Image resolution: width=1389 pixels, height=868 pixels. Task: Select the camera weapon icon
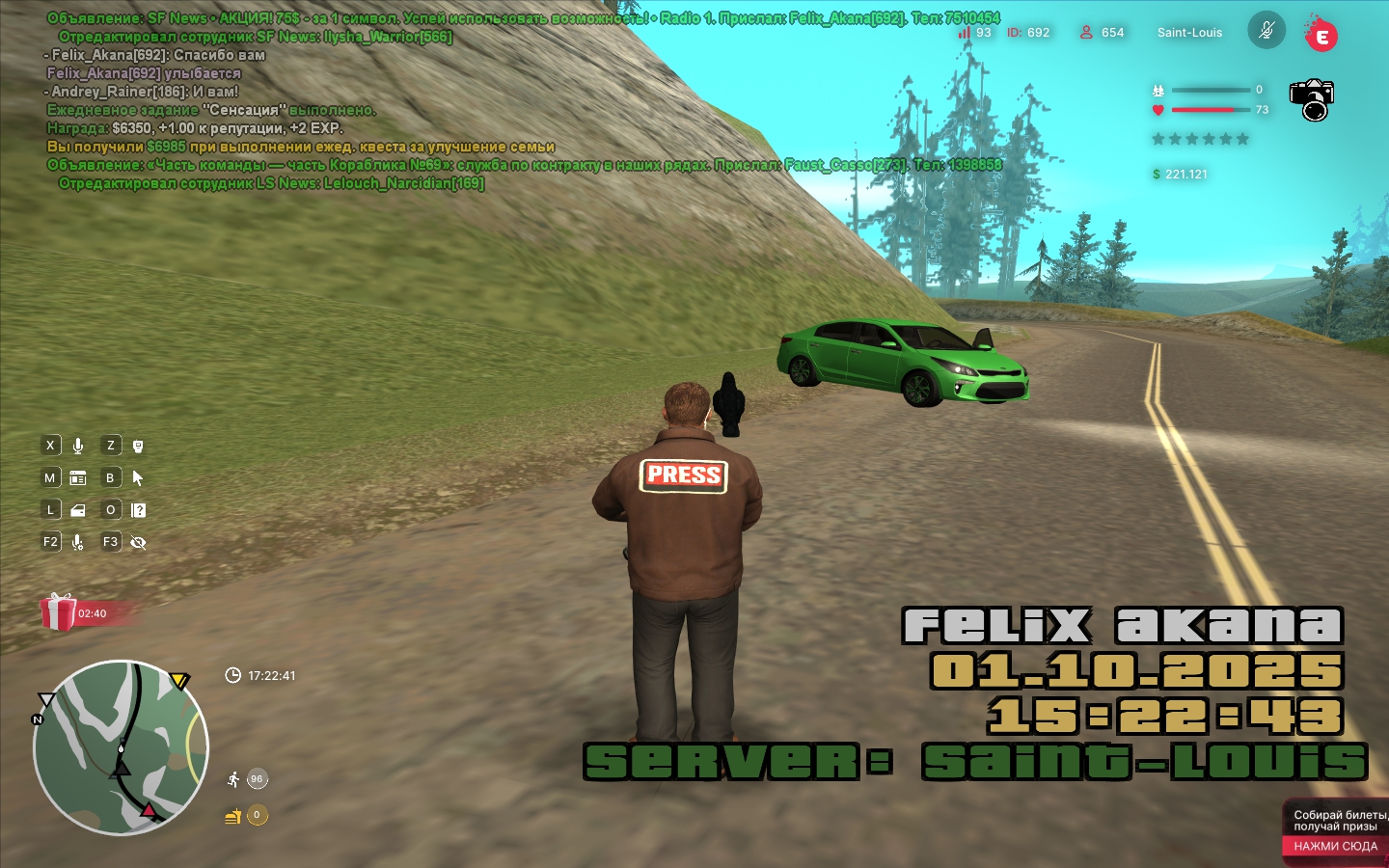click(1312, 99)
